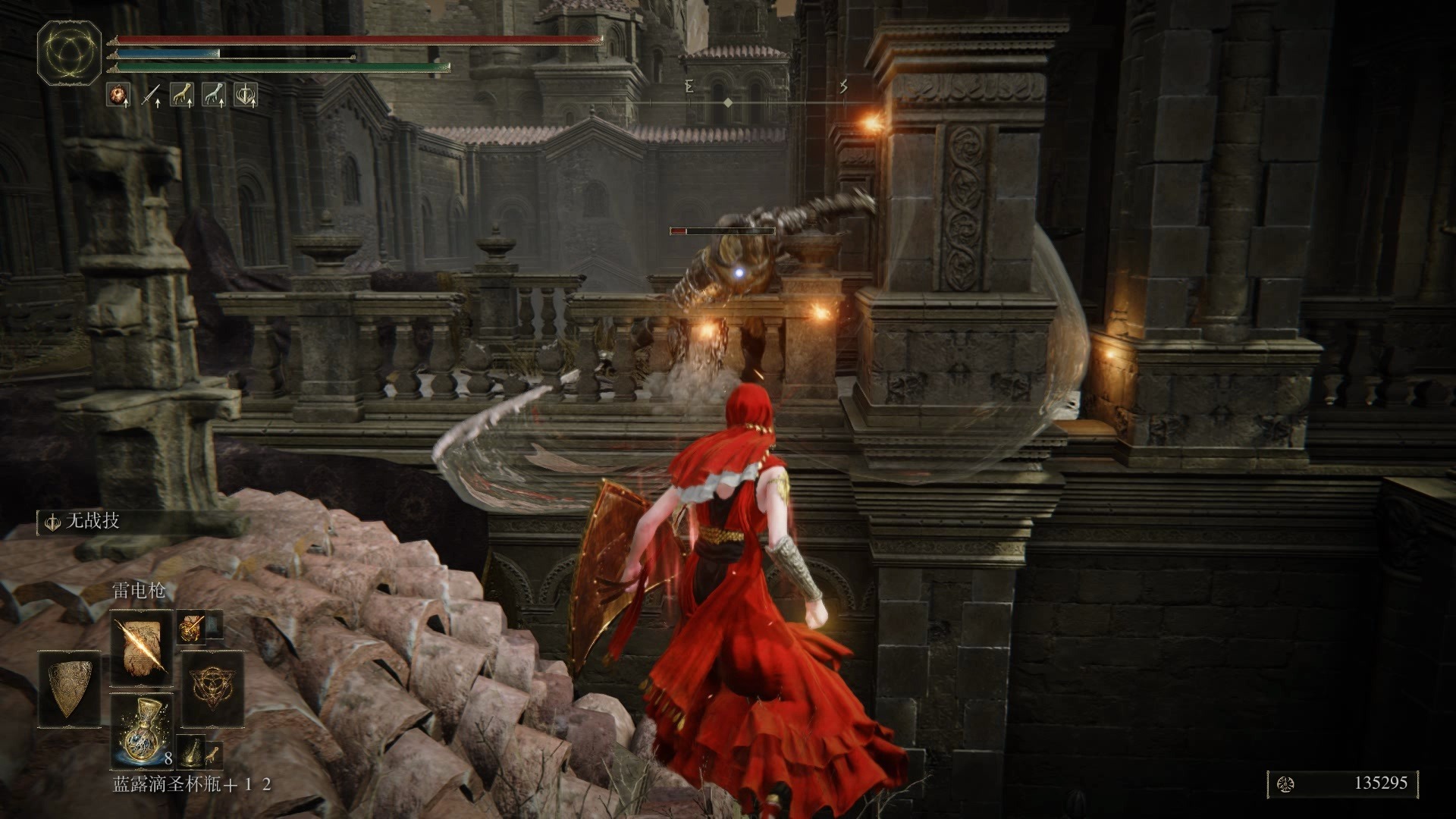Select the Lightning Spear spell slot
The image size is (1456, 819).
[x=142, y=648]
